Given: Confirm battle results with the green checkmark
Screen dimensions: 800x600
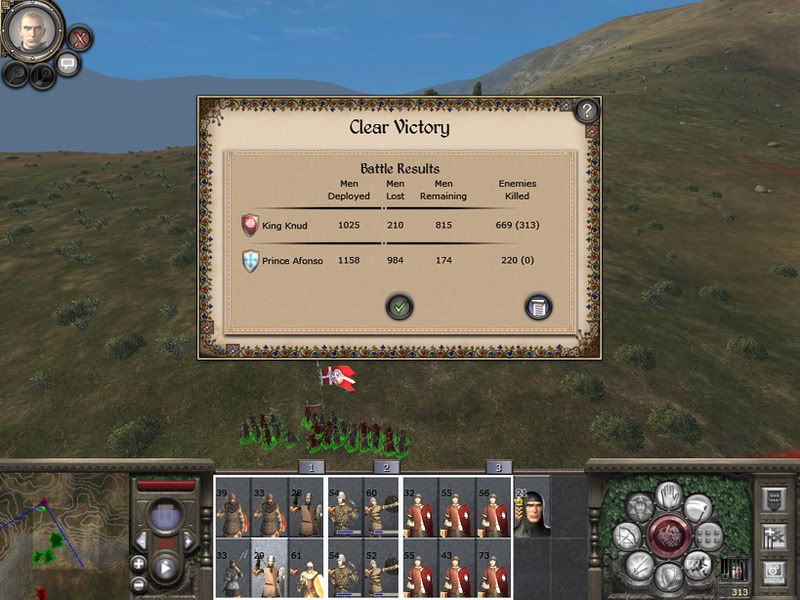Looking at the screenshot, I should [399, 307].
